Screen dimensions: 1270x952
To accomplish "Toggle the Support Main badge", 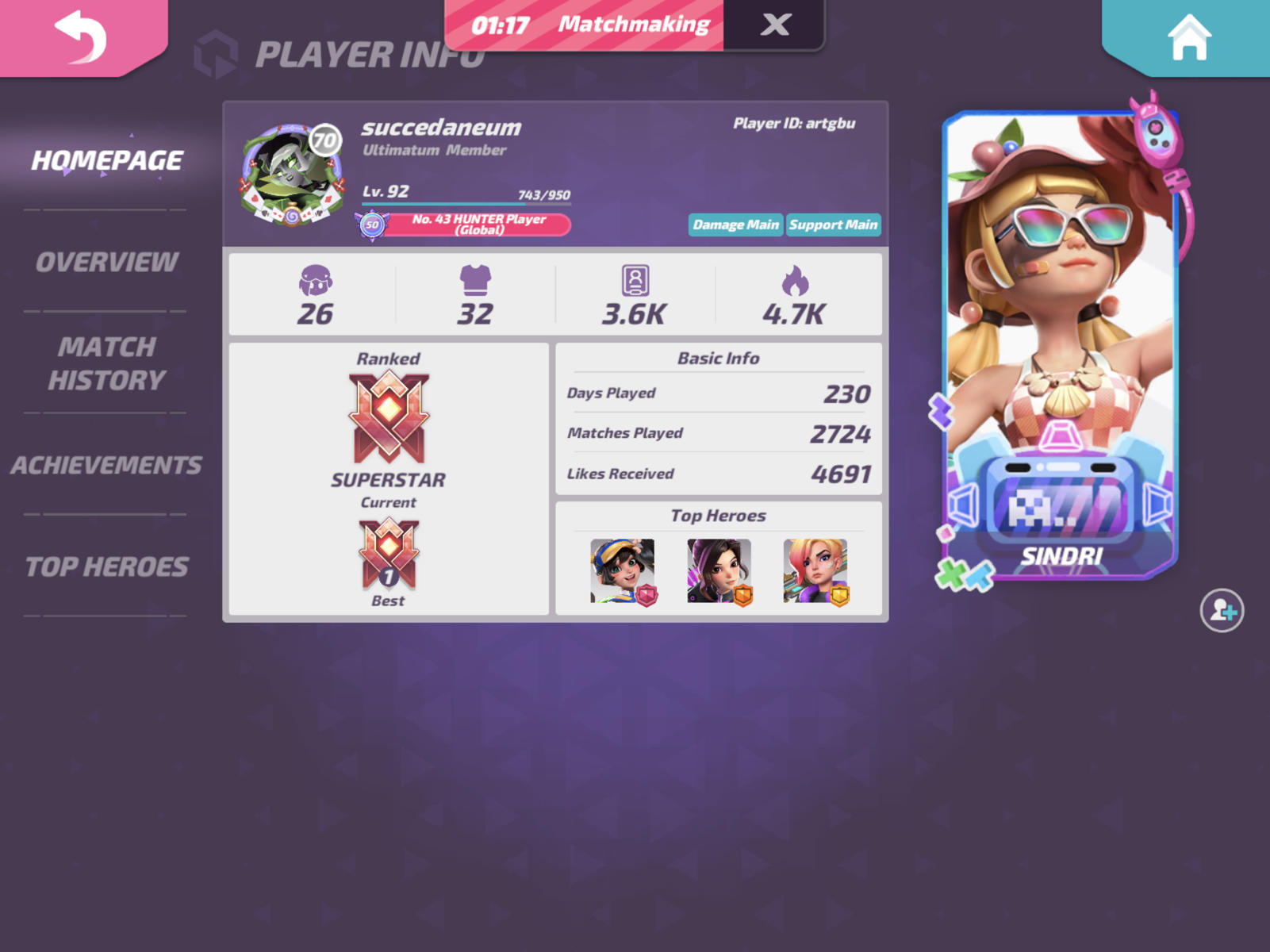I will pos(833,225).
